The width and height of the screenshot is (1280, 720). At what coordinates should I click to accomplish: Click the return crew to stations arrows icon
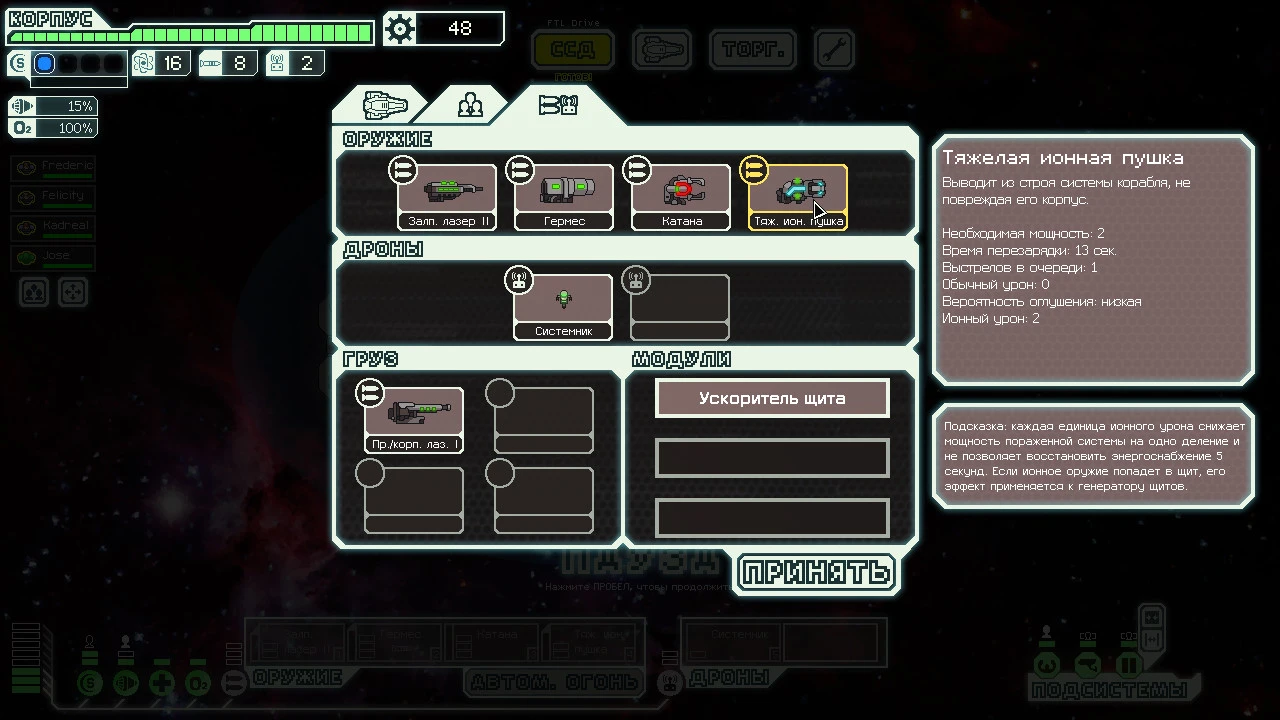(72, 292)
